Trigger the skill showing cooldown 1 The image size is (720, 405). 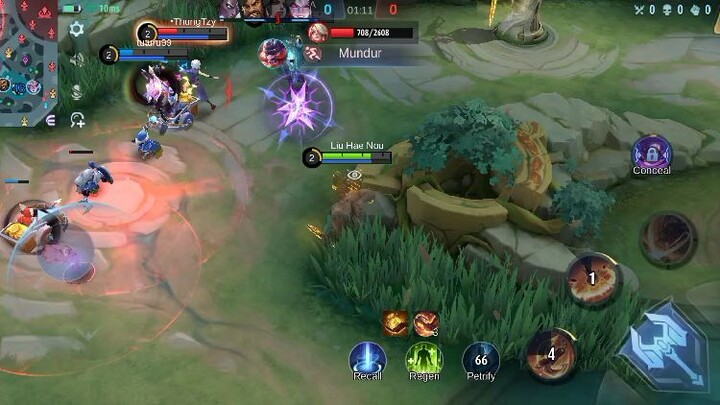[x=590, y=279]
